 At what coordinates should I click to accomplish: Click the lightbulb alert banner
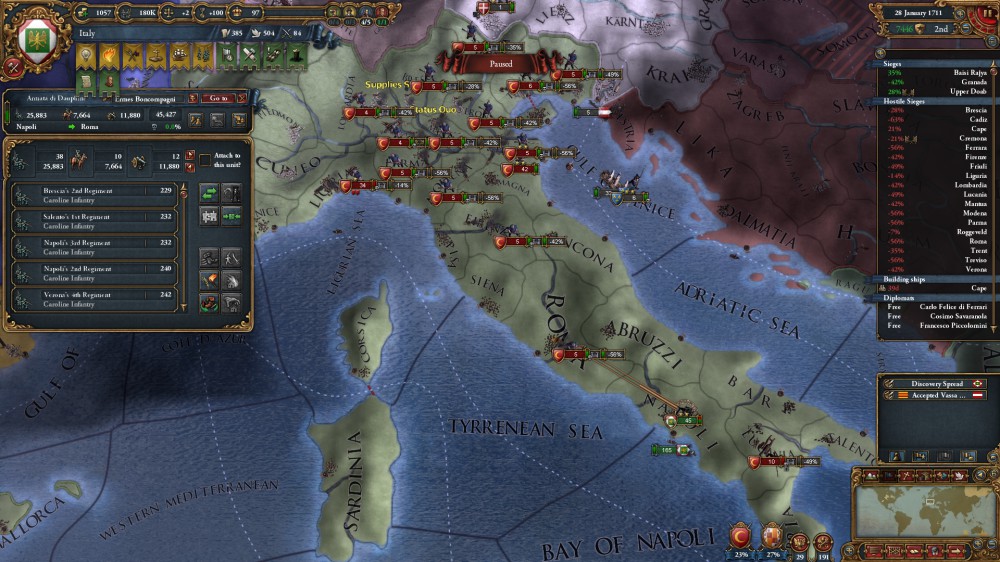coord(85,55)
